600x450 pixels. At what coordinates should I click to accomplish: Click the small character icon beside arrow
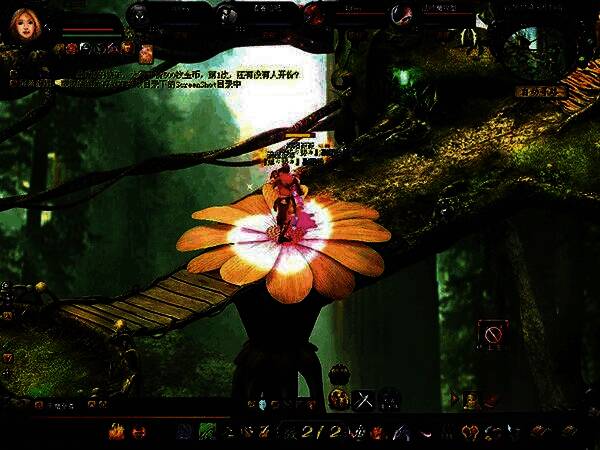tap(471, 399)
